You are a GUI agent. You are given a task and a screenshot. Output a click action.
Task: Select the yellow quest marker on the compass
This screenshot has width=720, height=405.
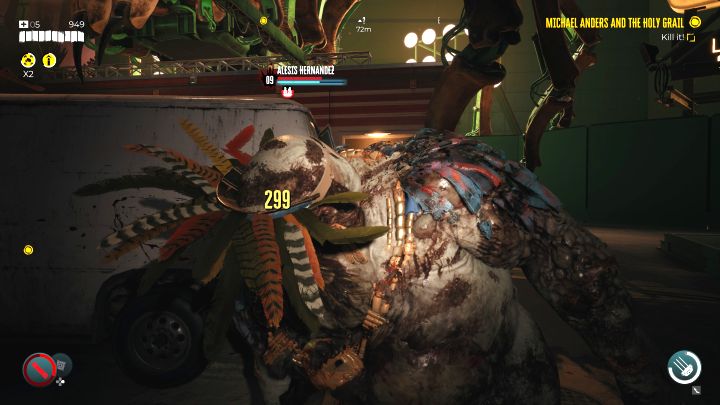pos(263,20)
